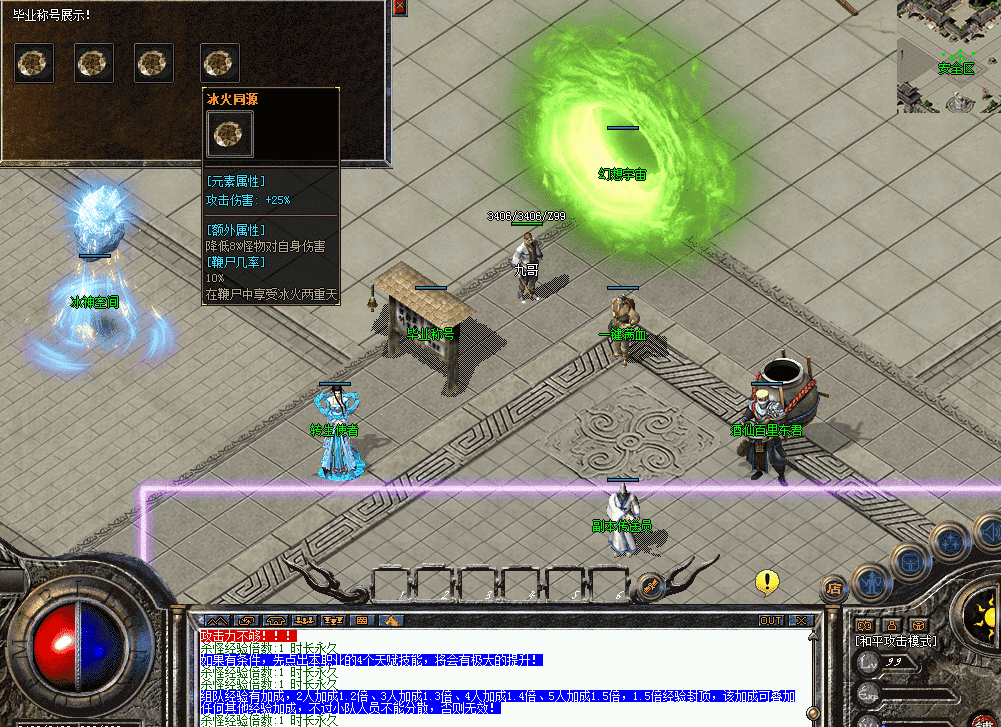Open the shop with the 店 button
1001x727 pixels.
tap(833, 588)
